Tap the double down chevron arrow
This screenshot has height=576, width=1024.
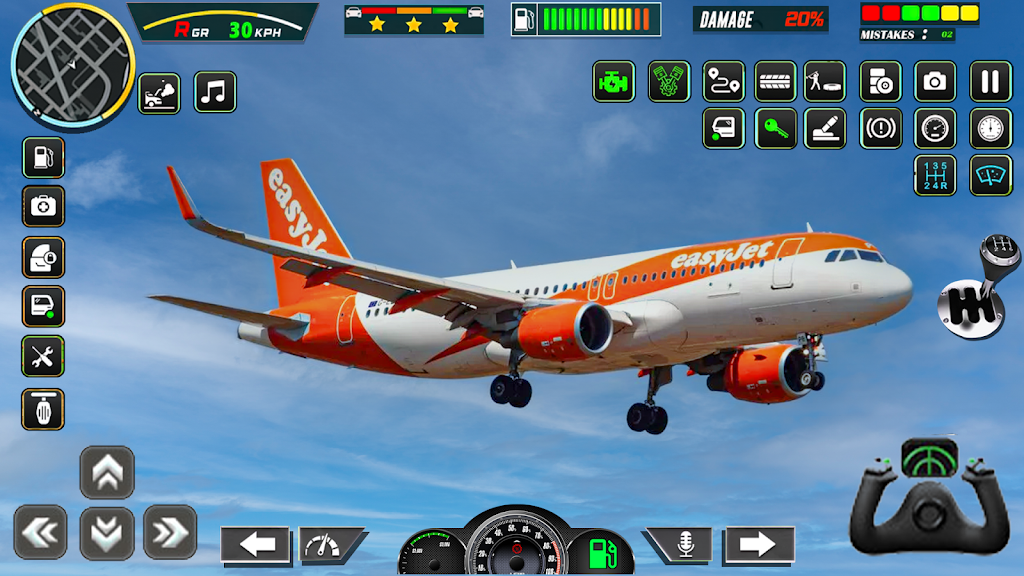pos(107,533)
